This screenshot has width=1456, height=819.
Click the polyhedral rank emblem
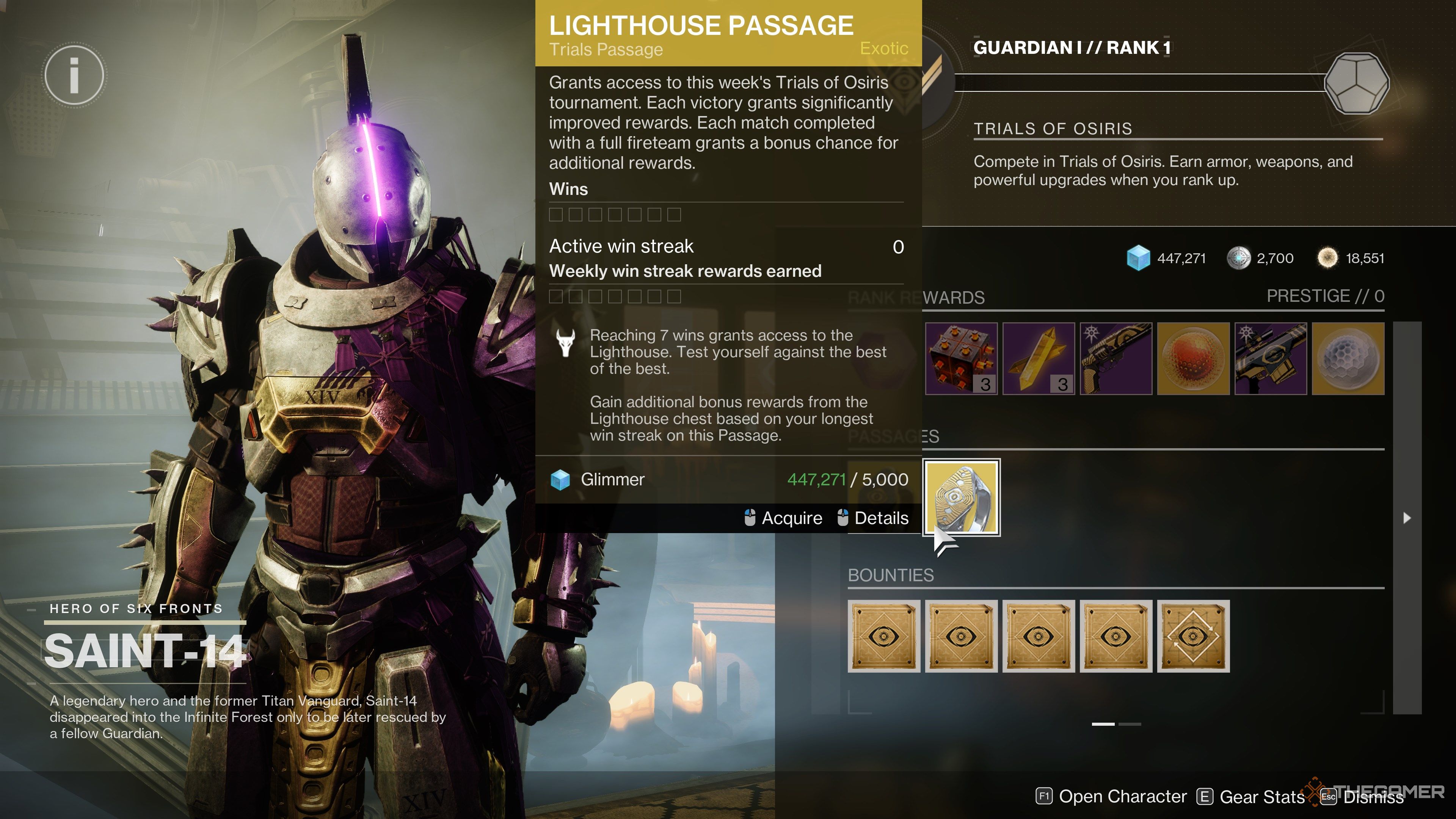point(1357,84)
